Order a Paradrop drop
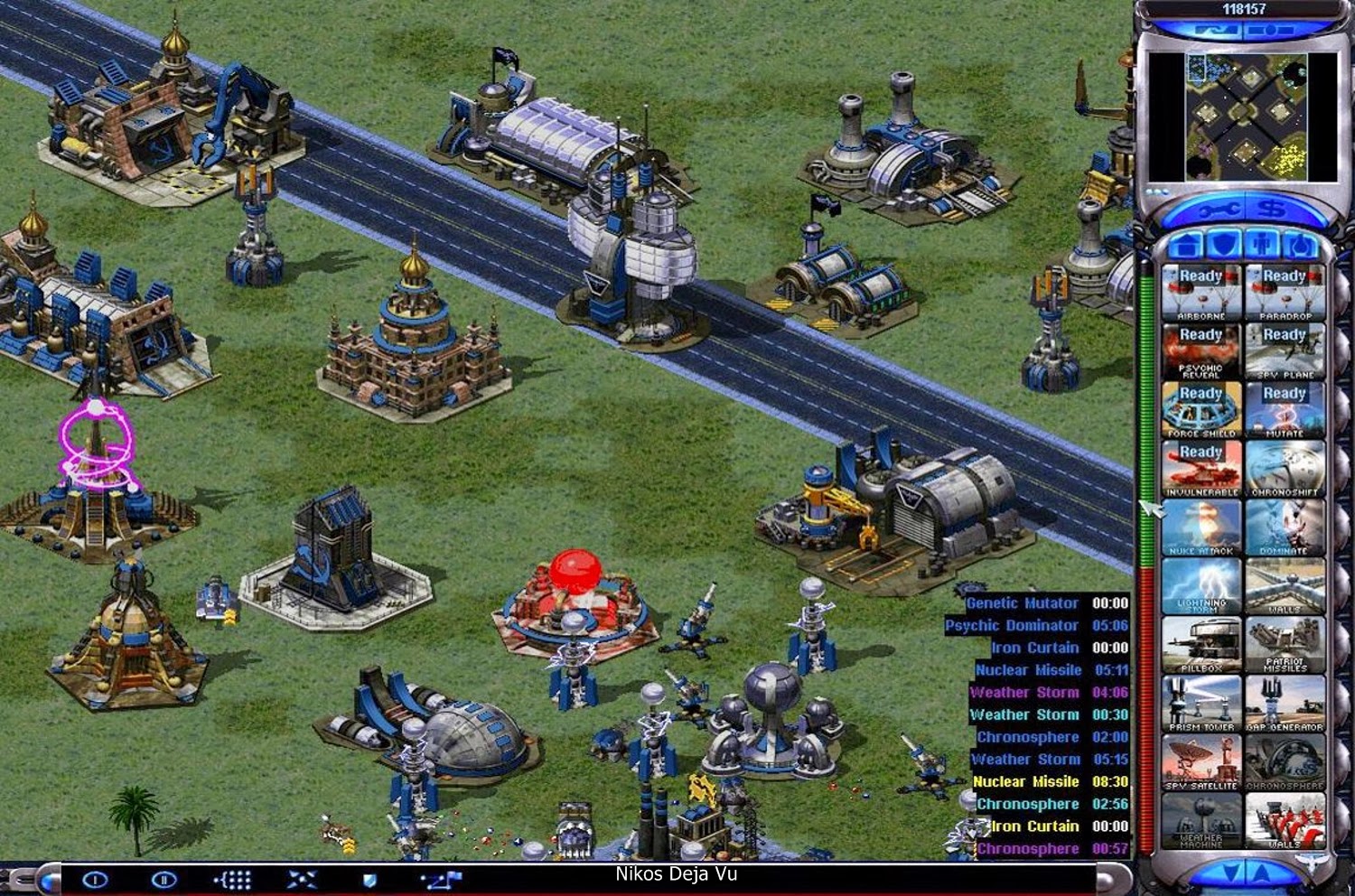 pos(1284,294)
